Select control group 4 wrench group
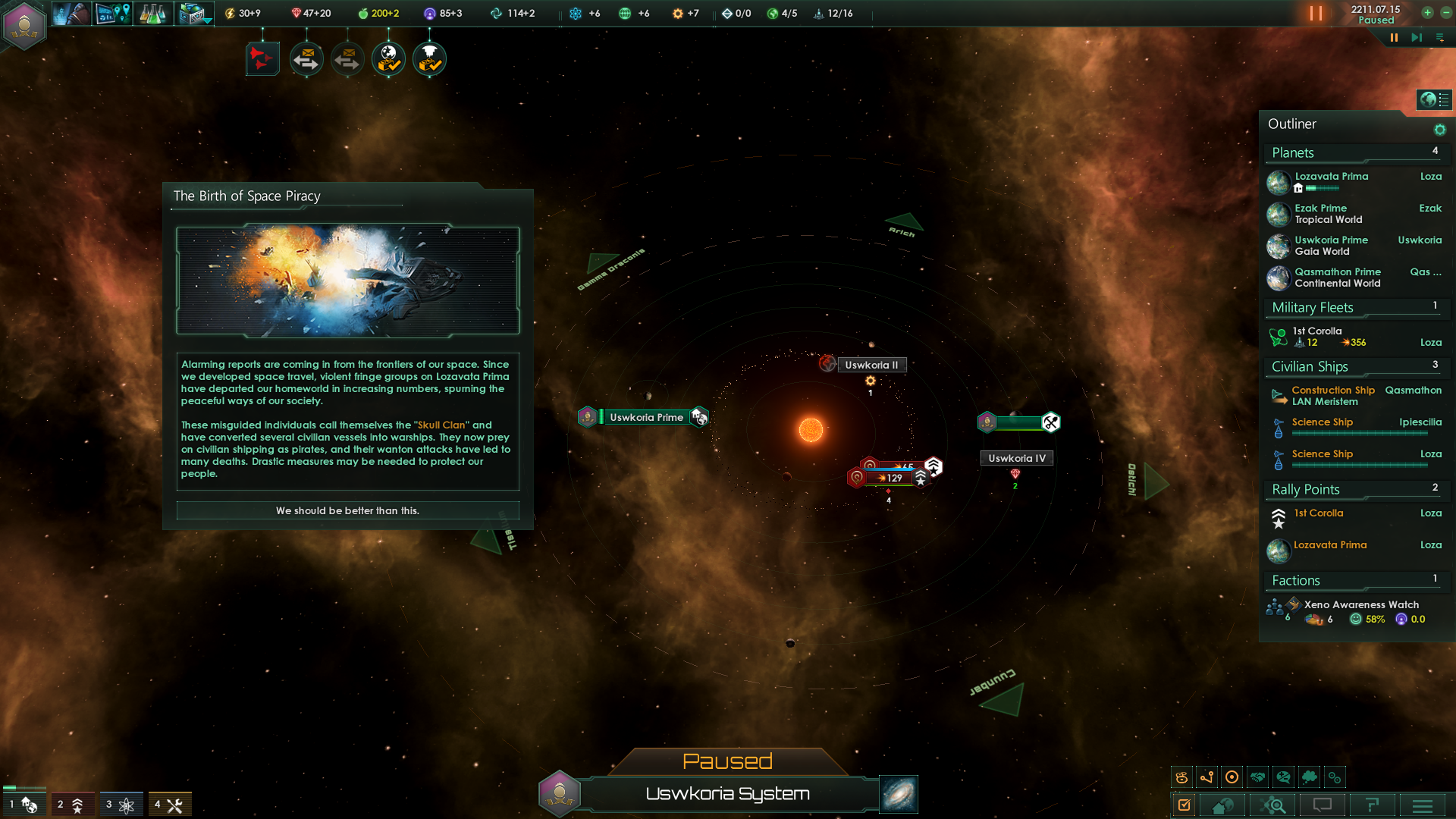This screenshot has height=819, width=1456. pyautogui.click(x=169, y=805)
